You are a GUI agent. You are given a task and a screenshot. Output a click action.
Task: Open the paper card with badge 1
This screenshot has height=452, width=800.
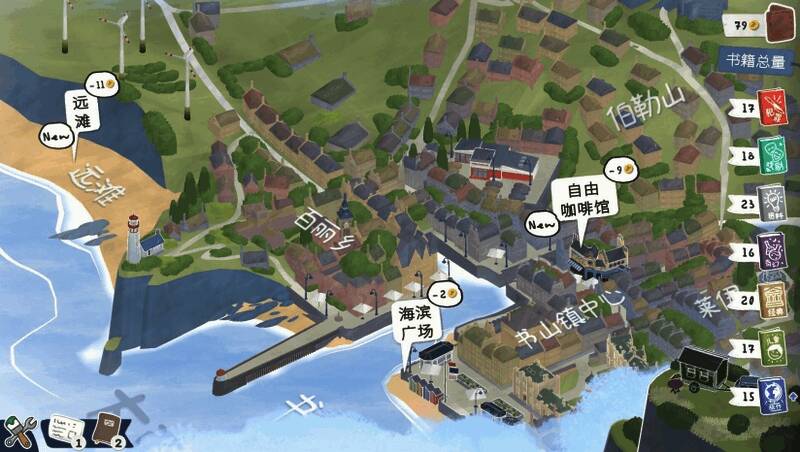tap(64, 431)
